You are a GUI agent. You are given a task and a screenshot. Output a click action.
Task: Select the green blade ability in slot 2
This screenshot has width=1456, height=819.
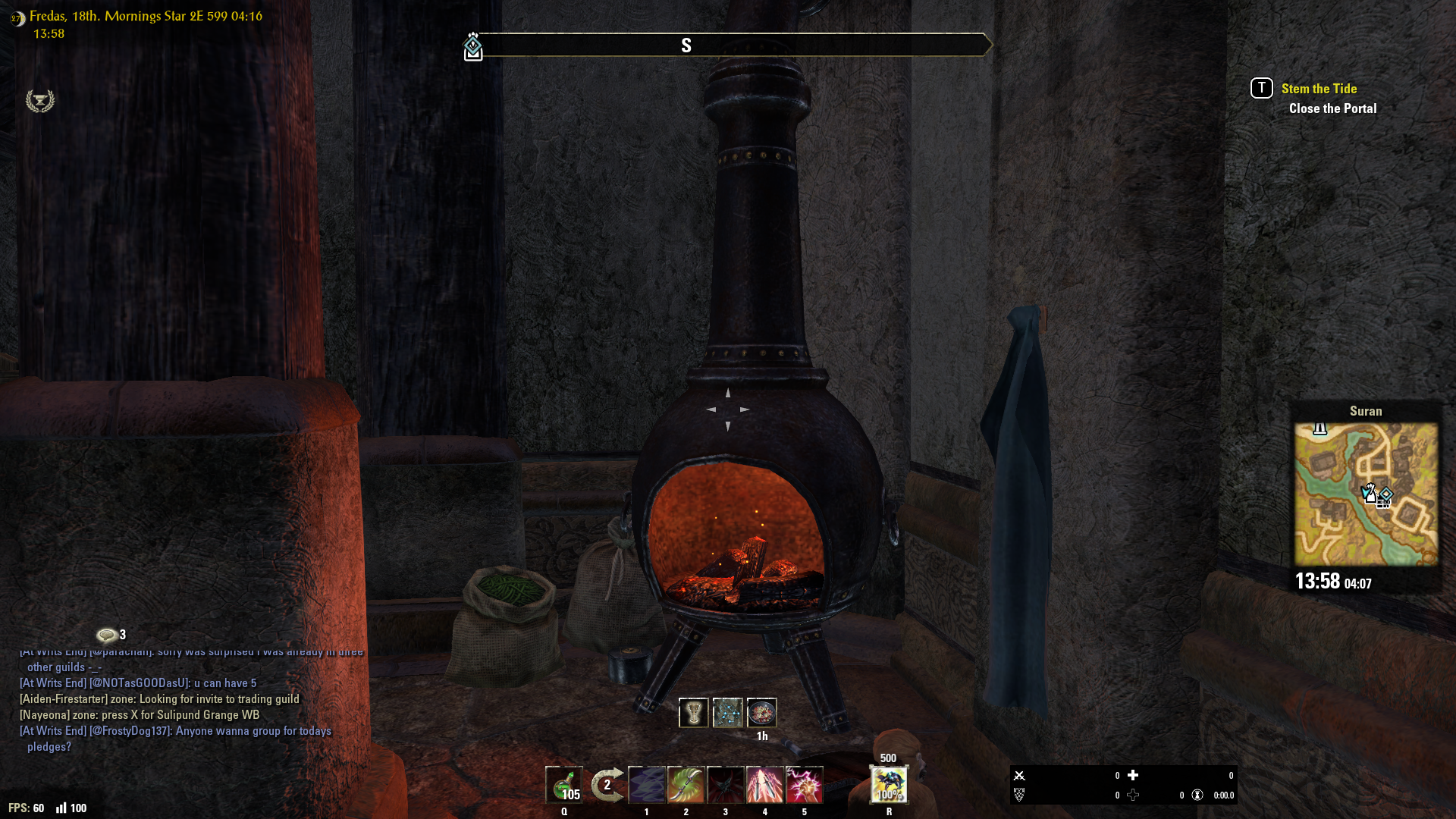[x=686, y=785]
